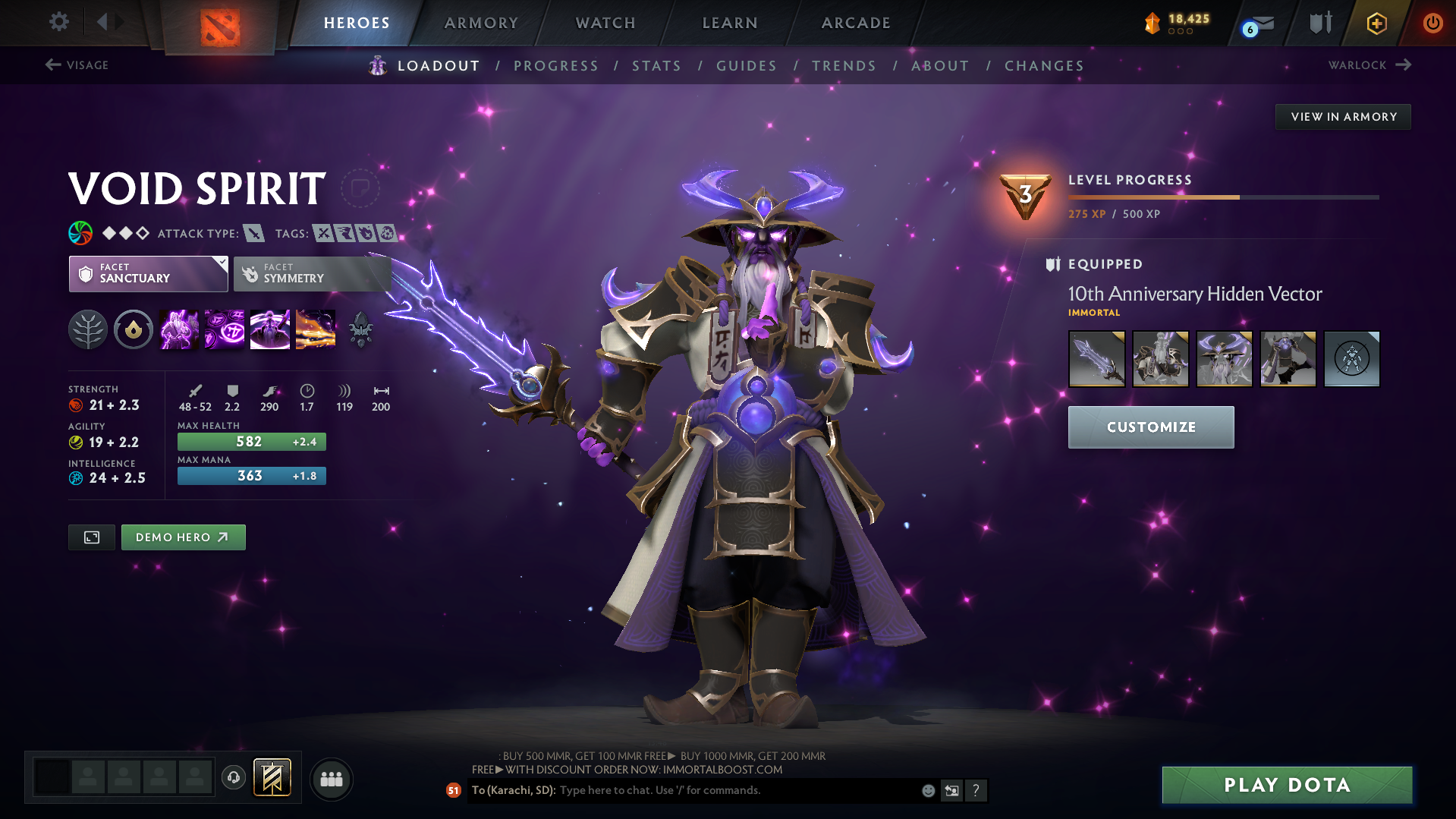Switch to the Symmetry facet
The width and height of the screenshot is (1456, 819).
pyautogui.click(x=312, y=273)
